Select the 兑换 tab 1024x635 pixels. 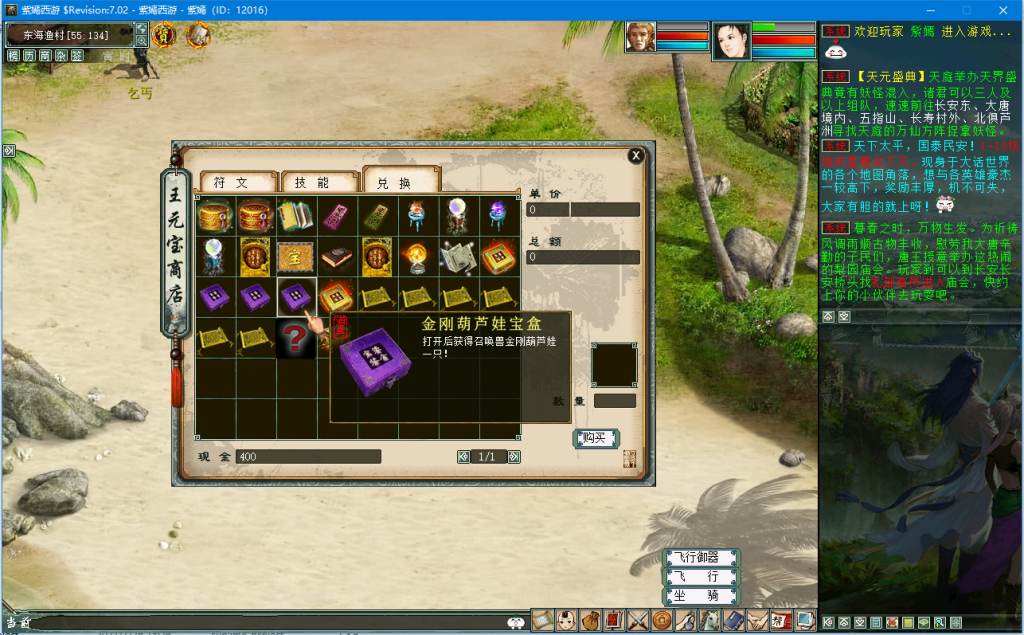coord(399,182)
